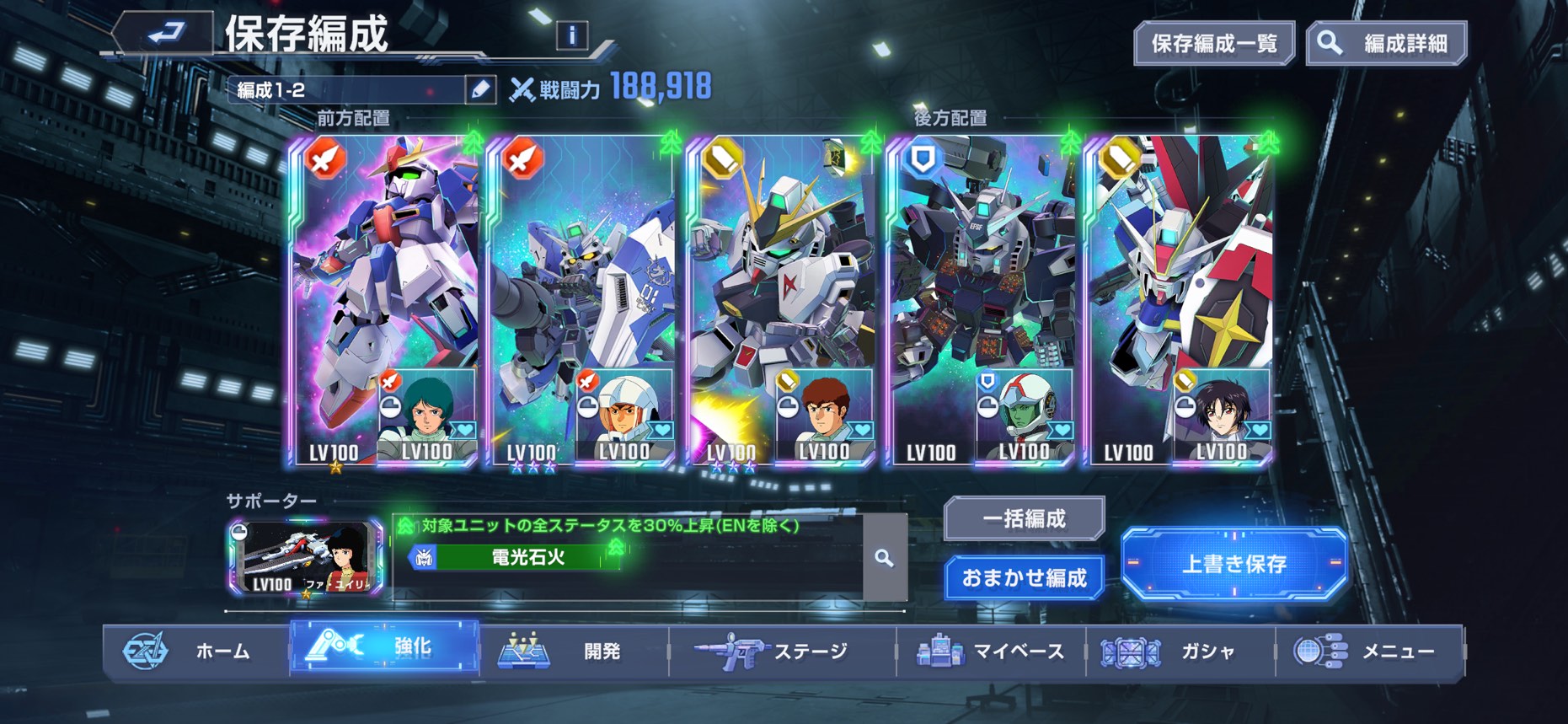Open 編成詳細 formation details
Image resolution: width=1568 pixels, height=724 pixels.
coord(1387,43)
